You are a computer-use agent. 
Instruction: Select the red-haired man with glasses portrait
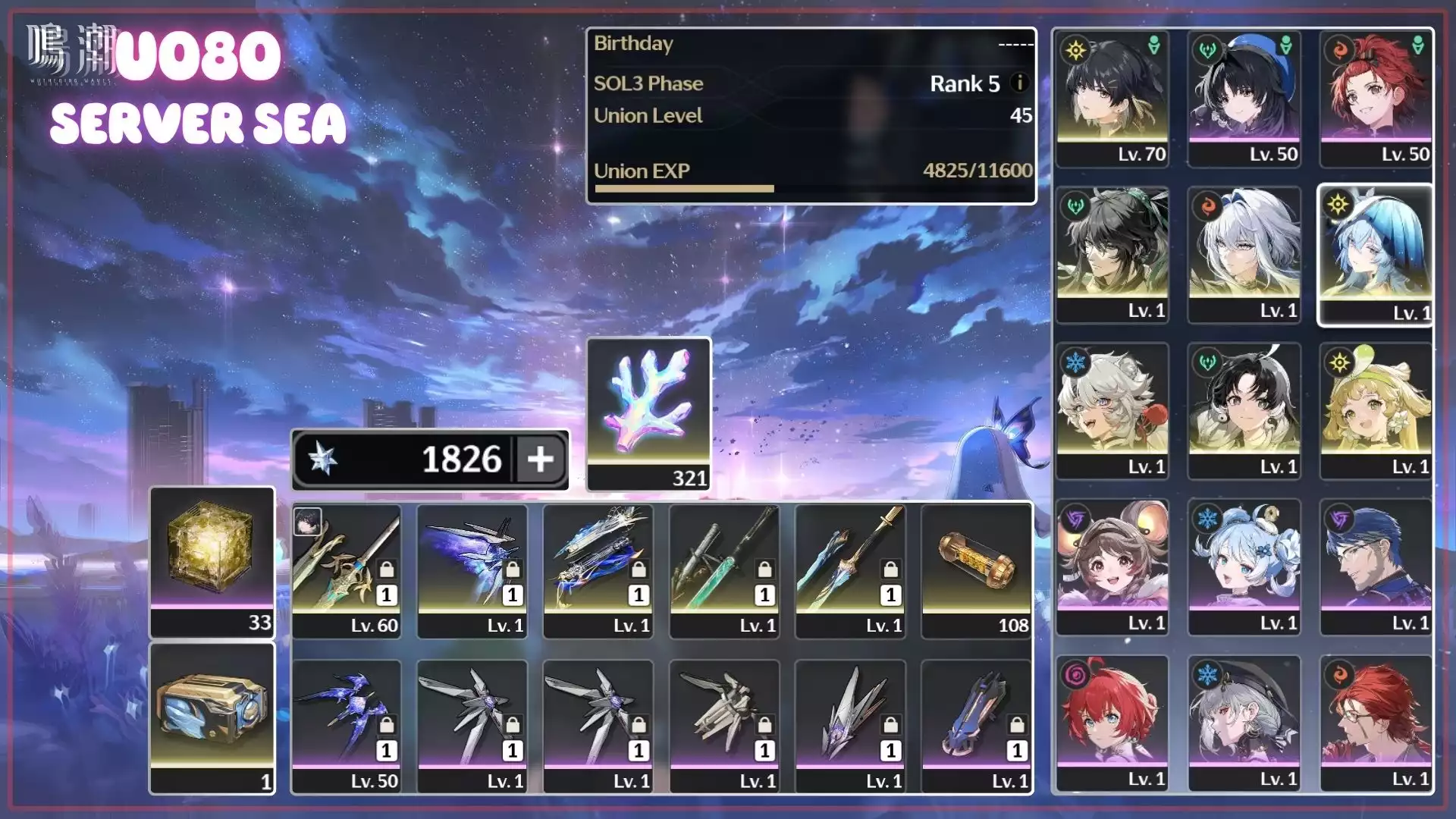tap(1376, 723)
